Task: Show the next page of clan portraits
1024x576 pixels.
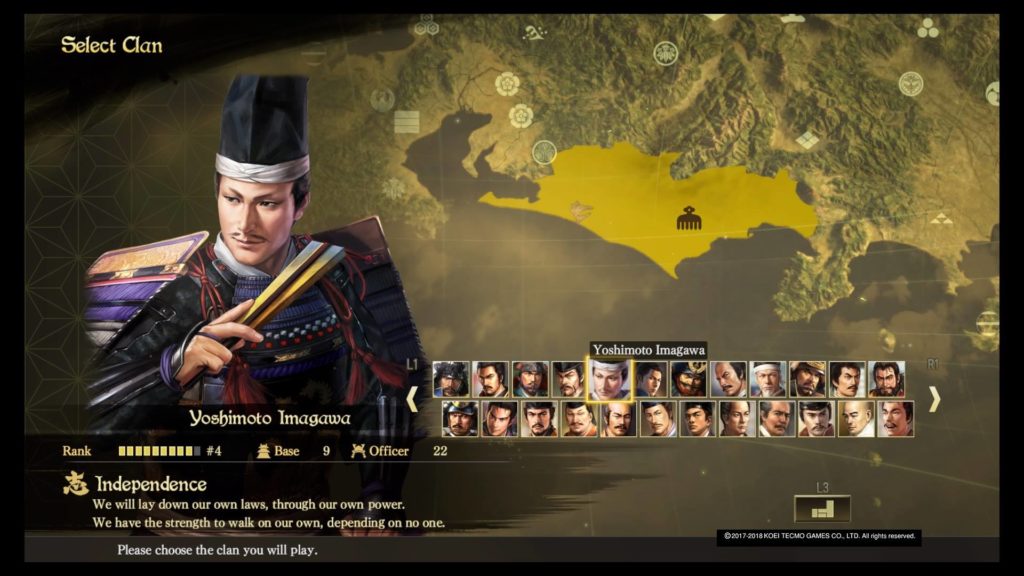Action: pyautogui.click(x=935, y=399)
